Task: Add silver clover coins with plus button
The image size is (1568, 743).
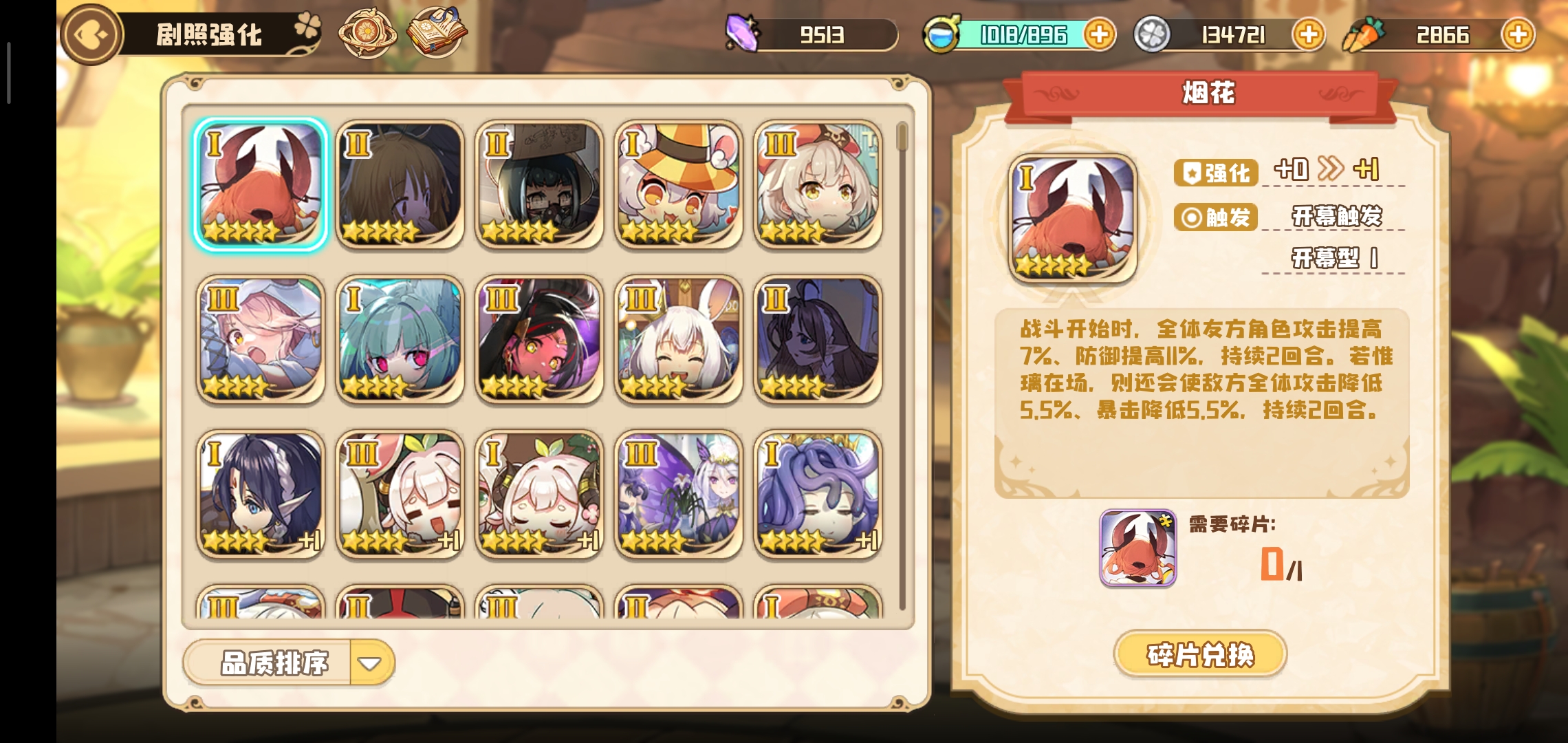Action: pos(1308,34)
